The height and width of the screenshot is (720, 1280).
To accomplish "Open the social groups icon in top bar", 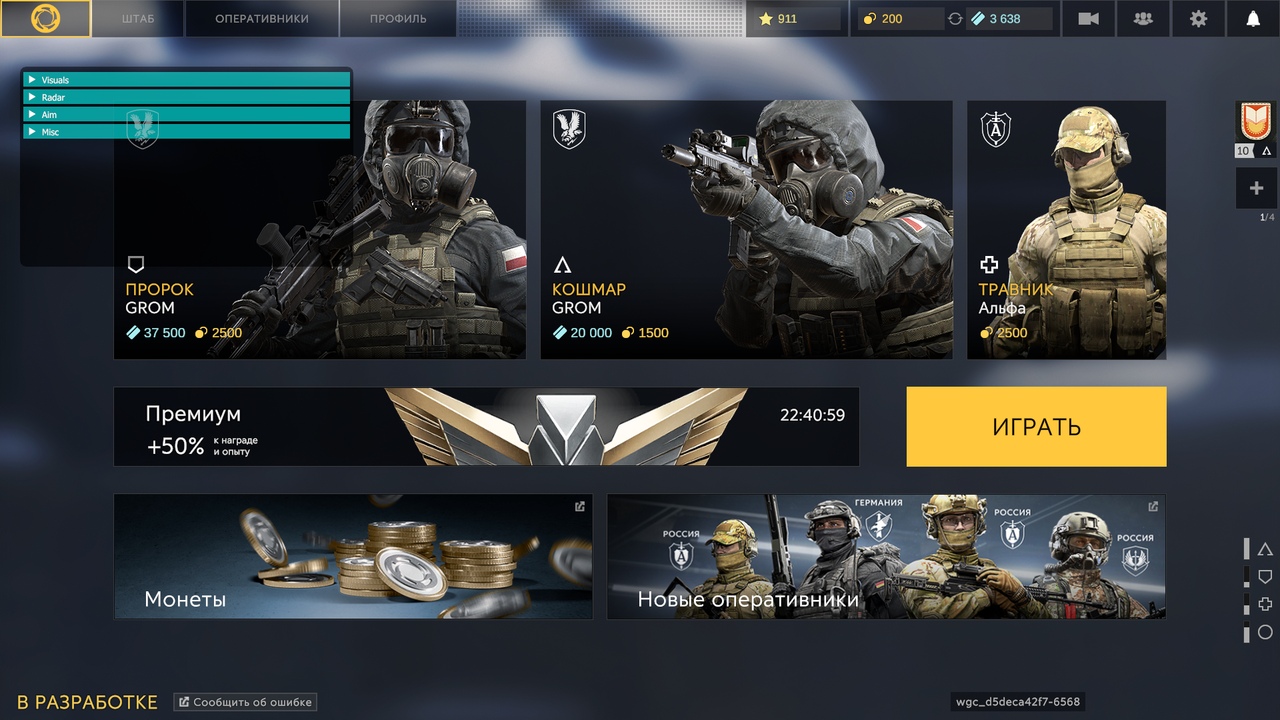I will click(1142, 18).
